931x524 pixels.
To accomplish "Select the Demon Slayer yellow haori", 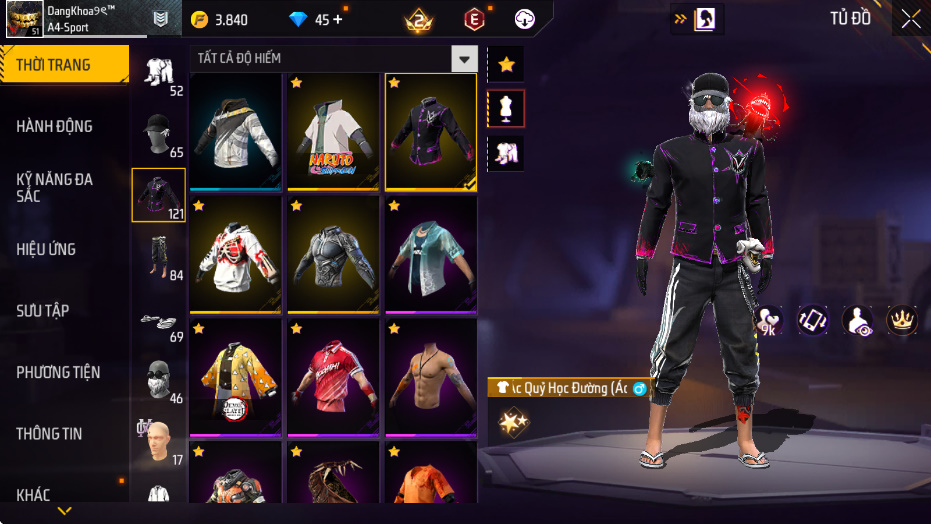I will tap(235, 378).
